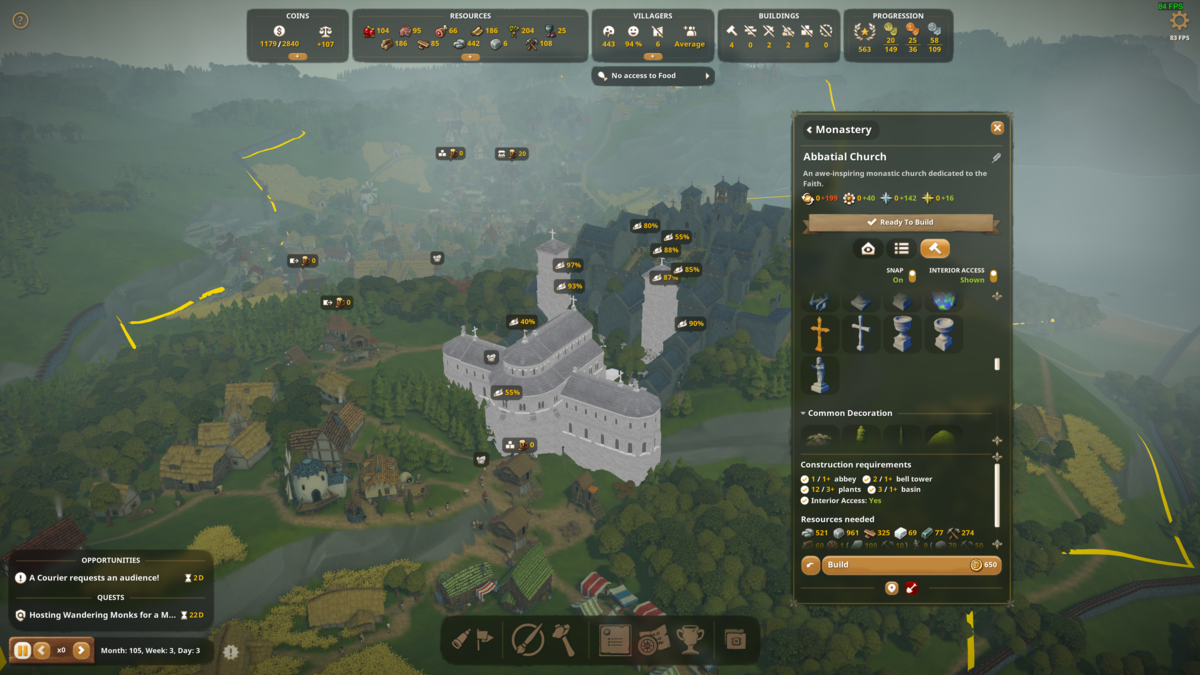1200x675 pixels.
Task: Choose the monk statue decoration
Action: (x=820, y=375)
